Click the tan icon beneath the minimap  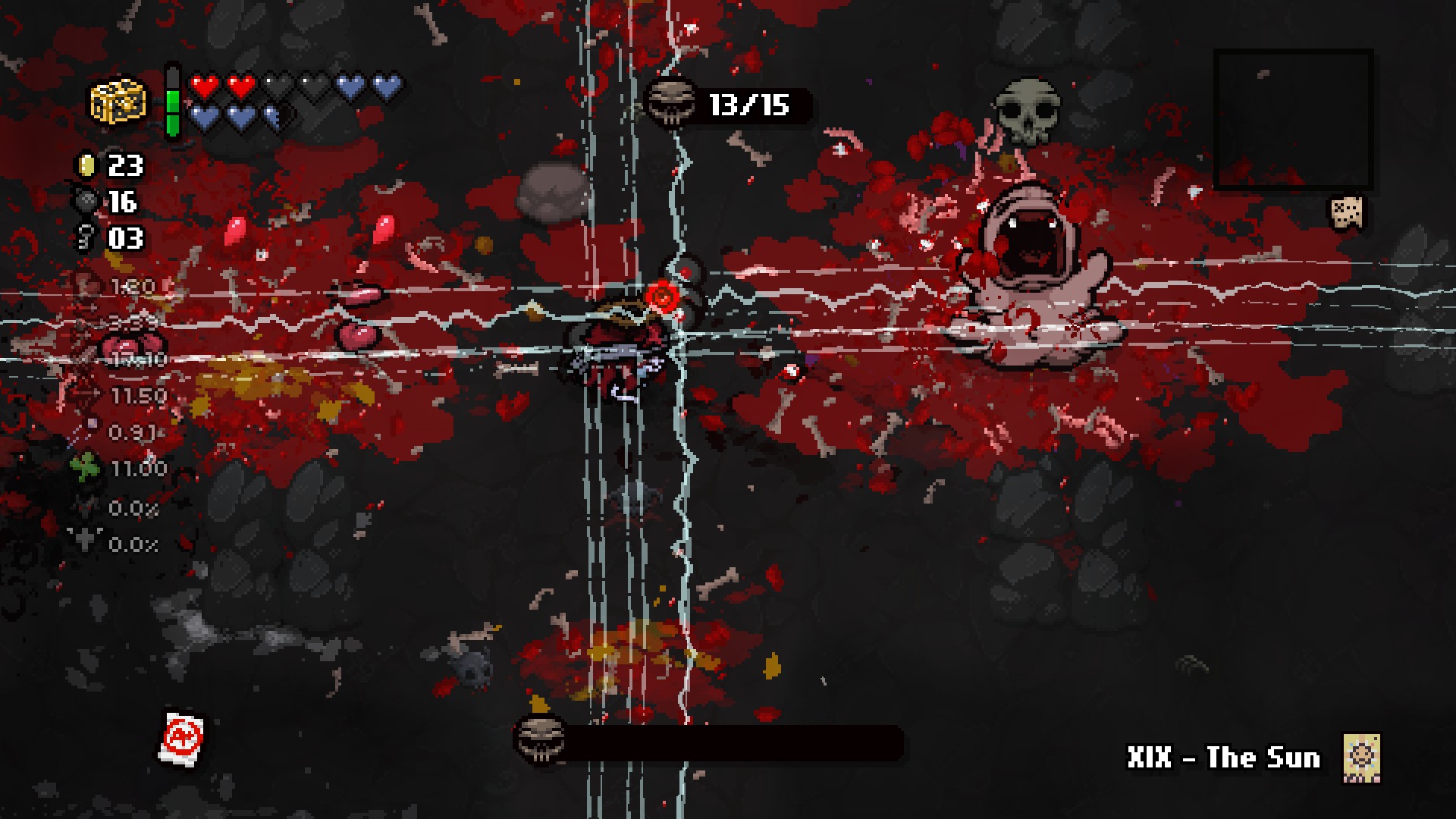click(x=1348, y=213)
